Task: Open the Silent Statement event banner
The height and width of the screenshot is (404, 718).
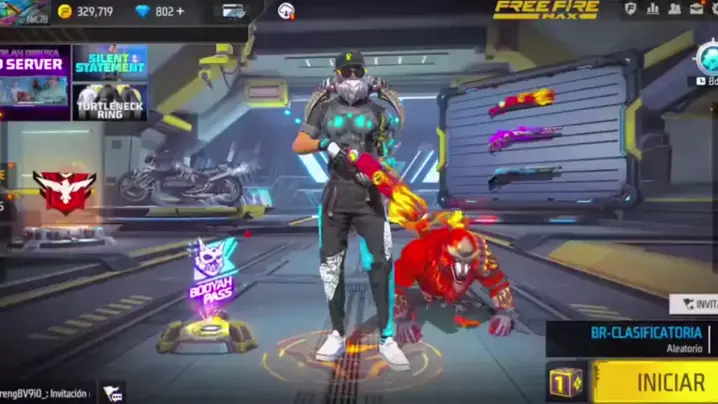Action: (110, 62)
